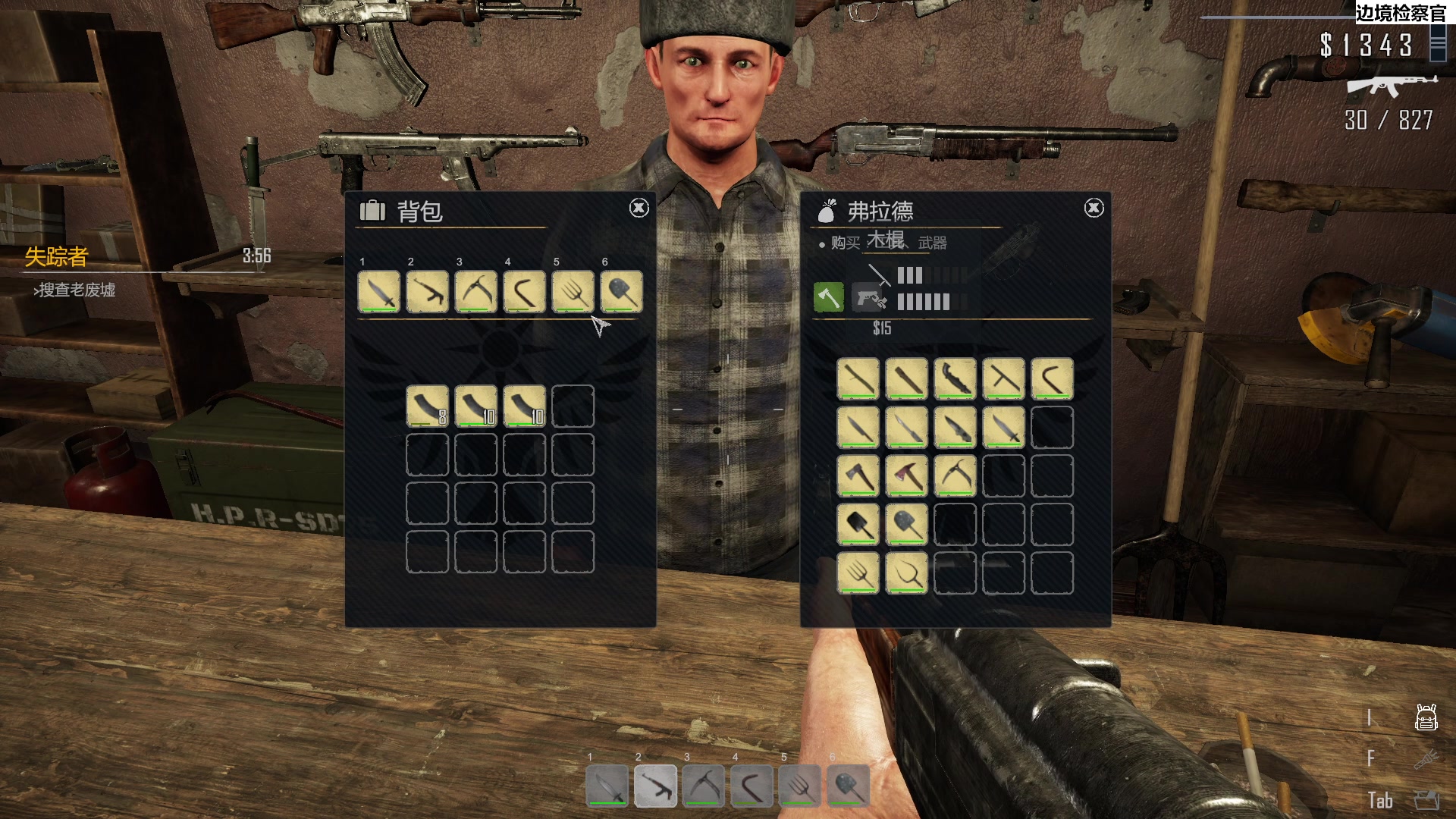The image size is (1456, 819).
Task: Click the AK rifle on the bottom hotbar
Action: [655, 786]
